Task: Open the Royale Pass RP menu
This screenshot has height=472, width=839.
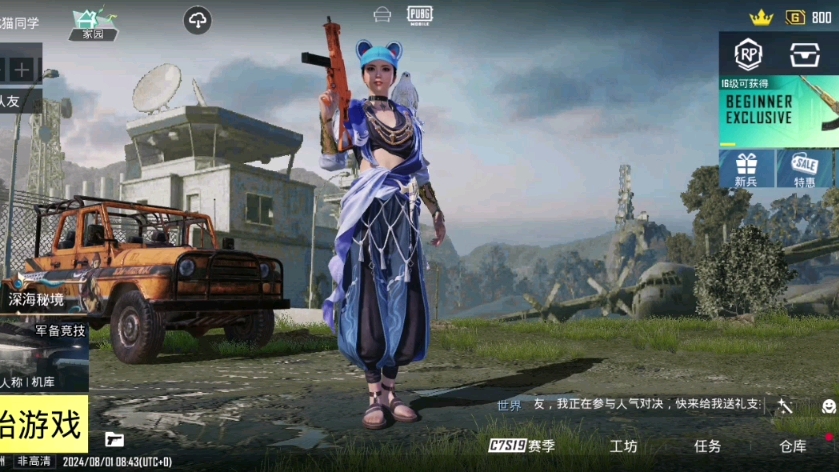Action: pos(748,55)
